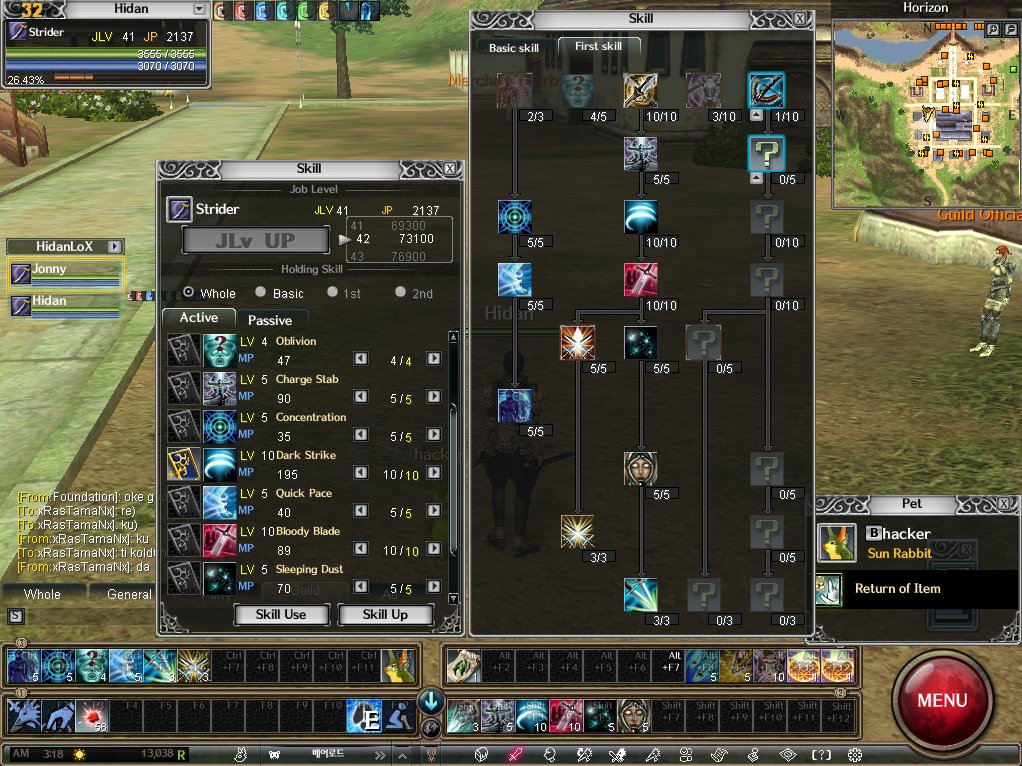Switch to the Basic skill tab
1022x766 pixels.
513,48
